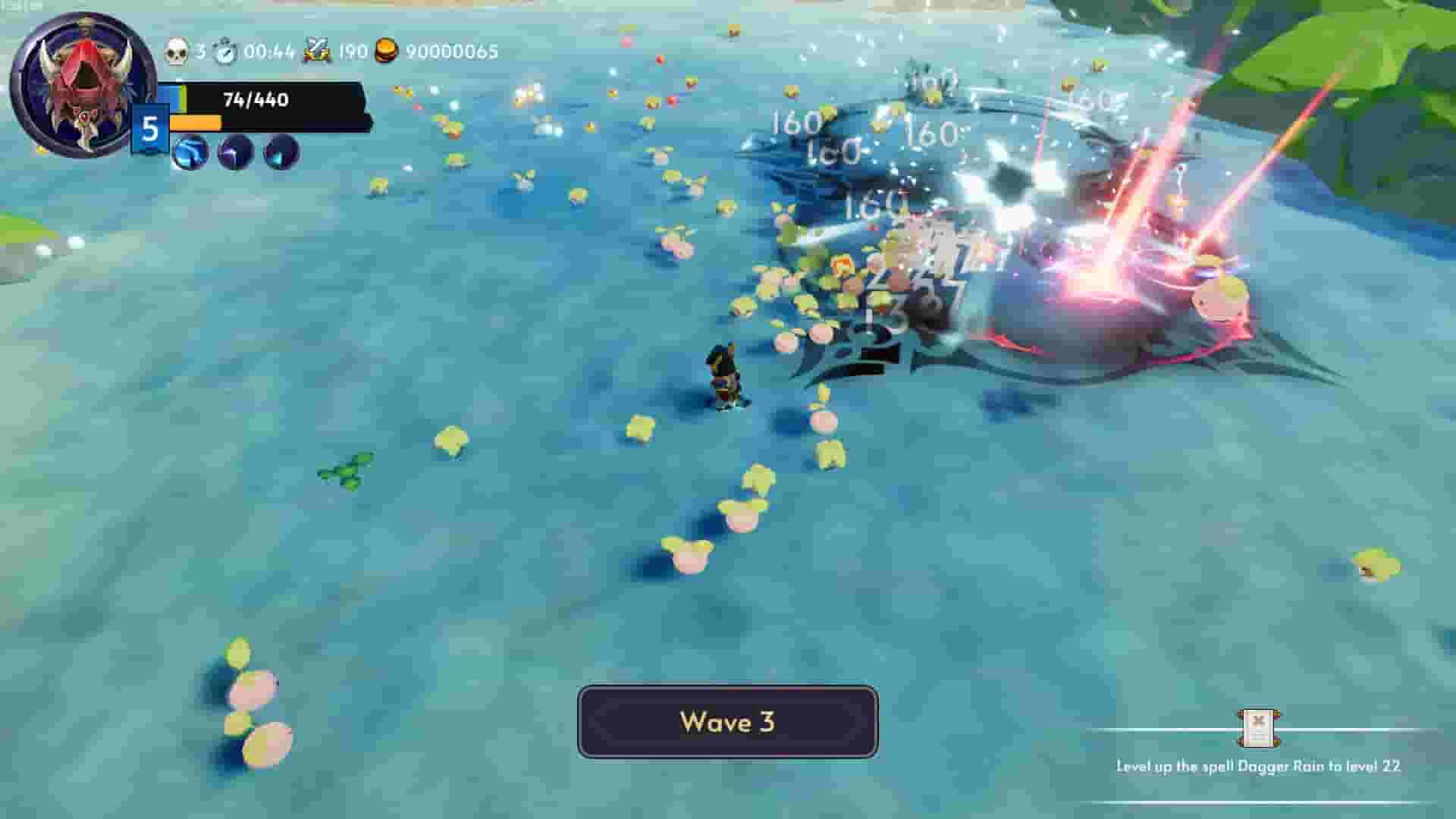Toggle the Wave 3 announcement banner
The width and height of the screenshot is (1456, 819).
727,723
